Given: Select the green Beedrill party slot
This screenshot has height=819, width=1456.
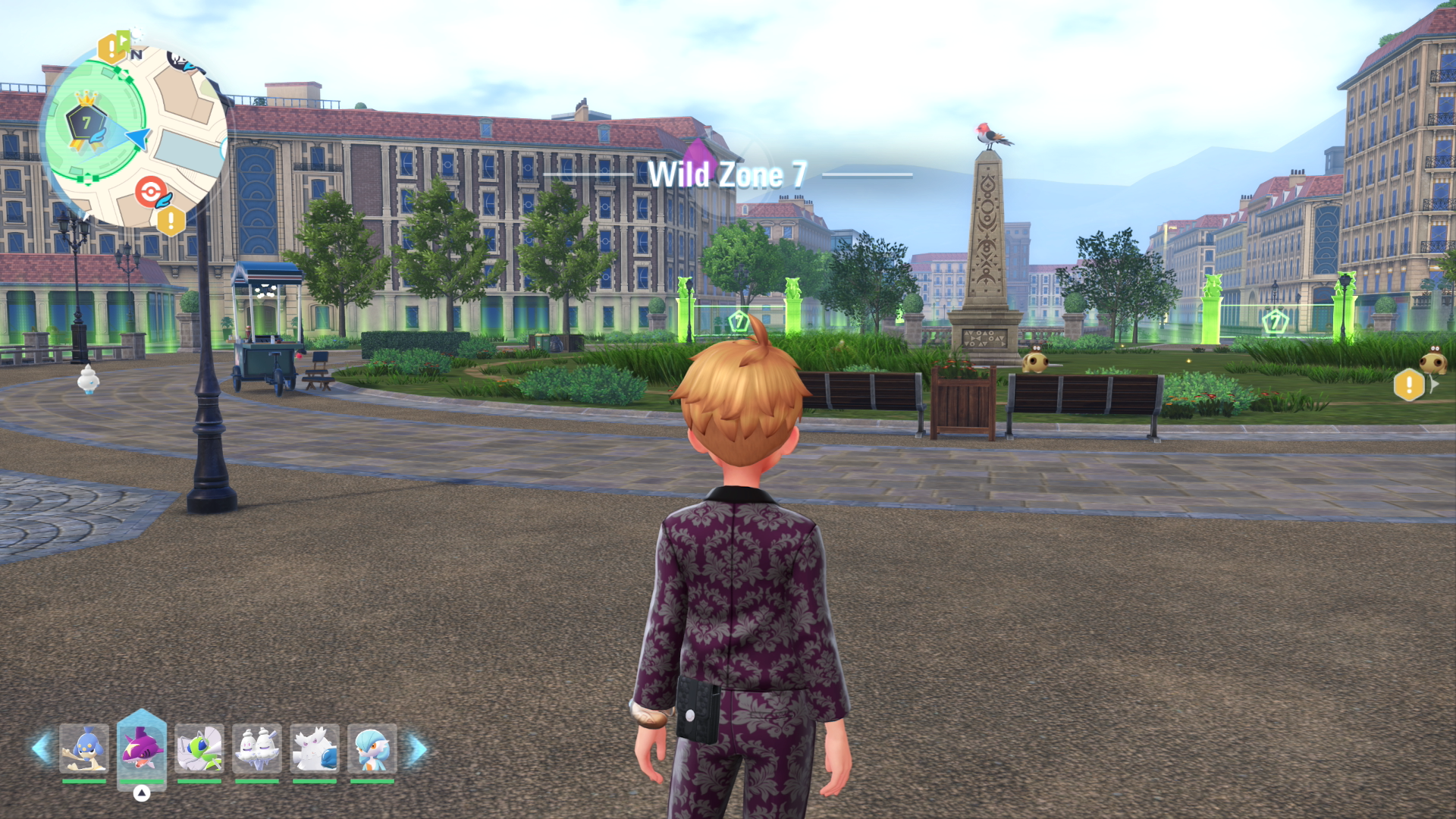Looking at the screenshot, I should click(199, 748).
